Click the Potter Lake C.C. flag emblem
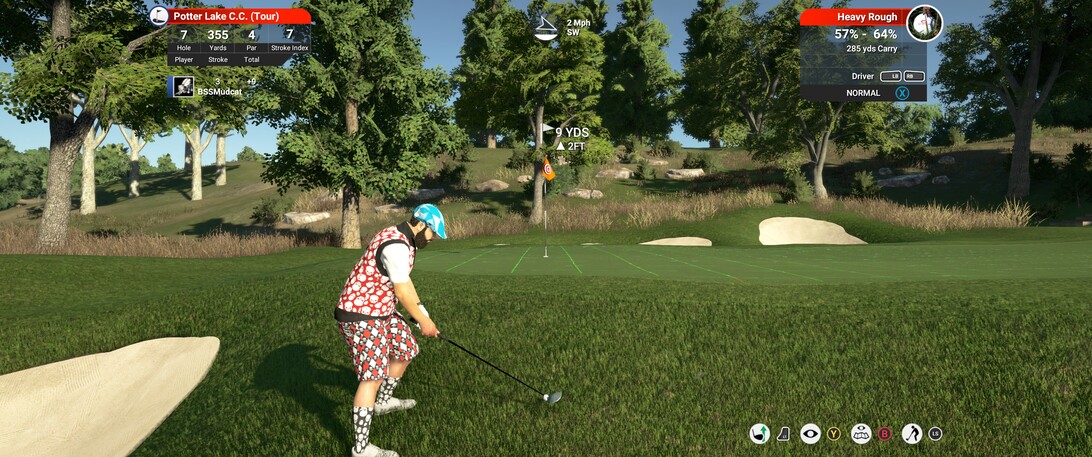Screen dimensions: 1092x457 [159, 16]
